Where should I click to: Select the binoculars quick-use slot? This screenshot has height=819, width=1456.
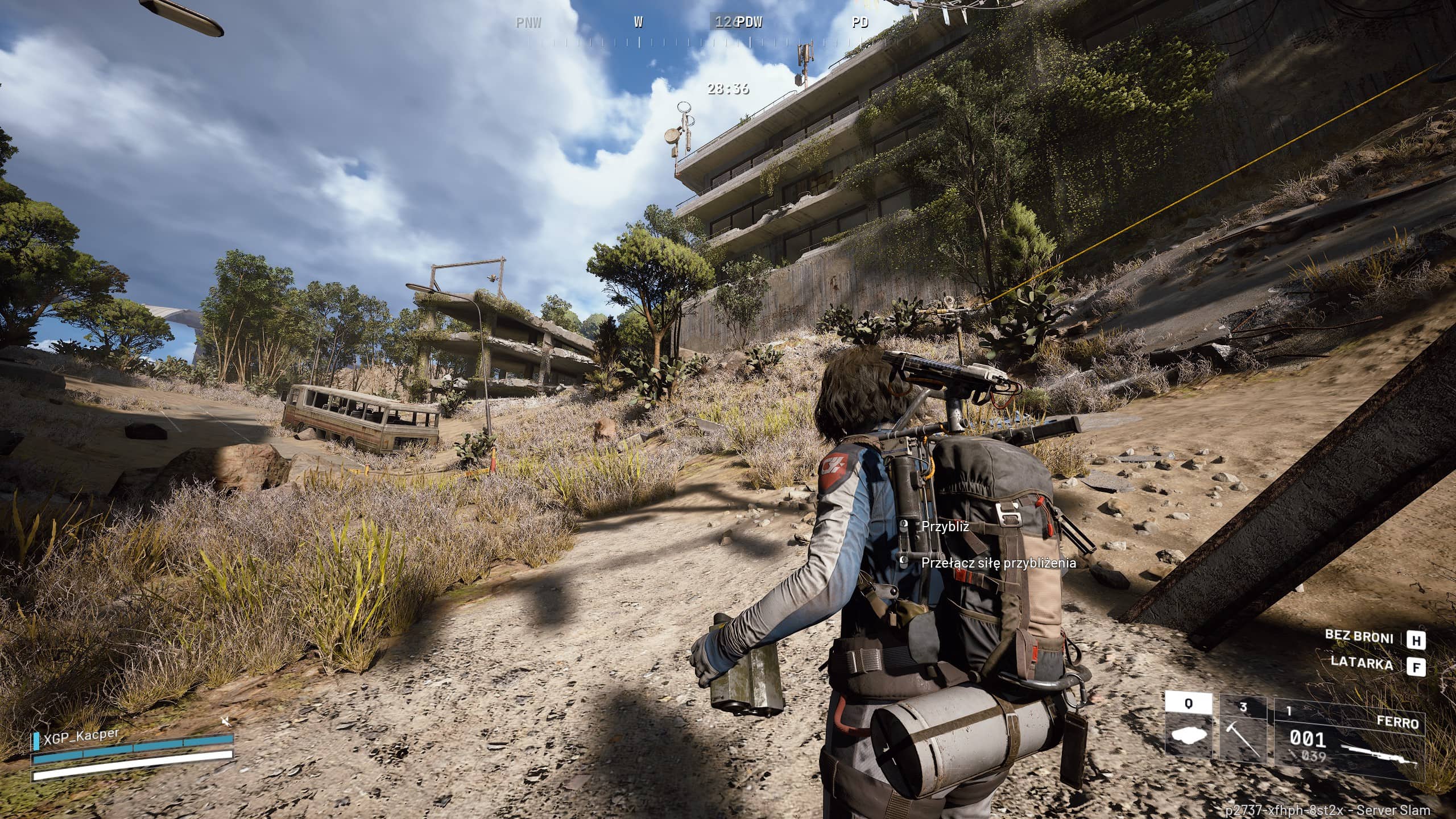click(x=1189, y=727)
